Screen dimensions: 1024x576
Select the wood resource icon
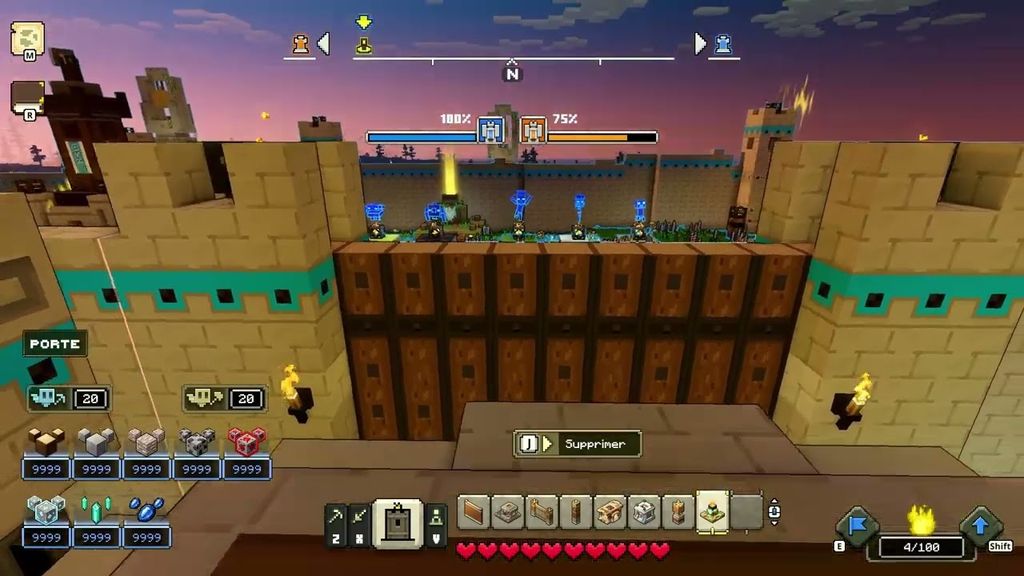46,442
